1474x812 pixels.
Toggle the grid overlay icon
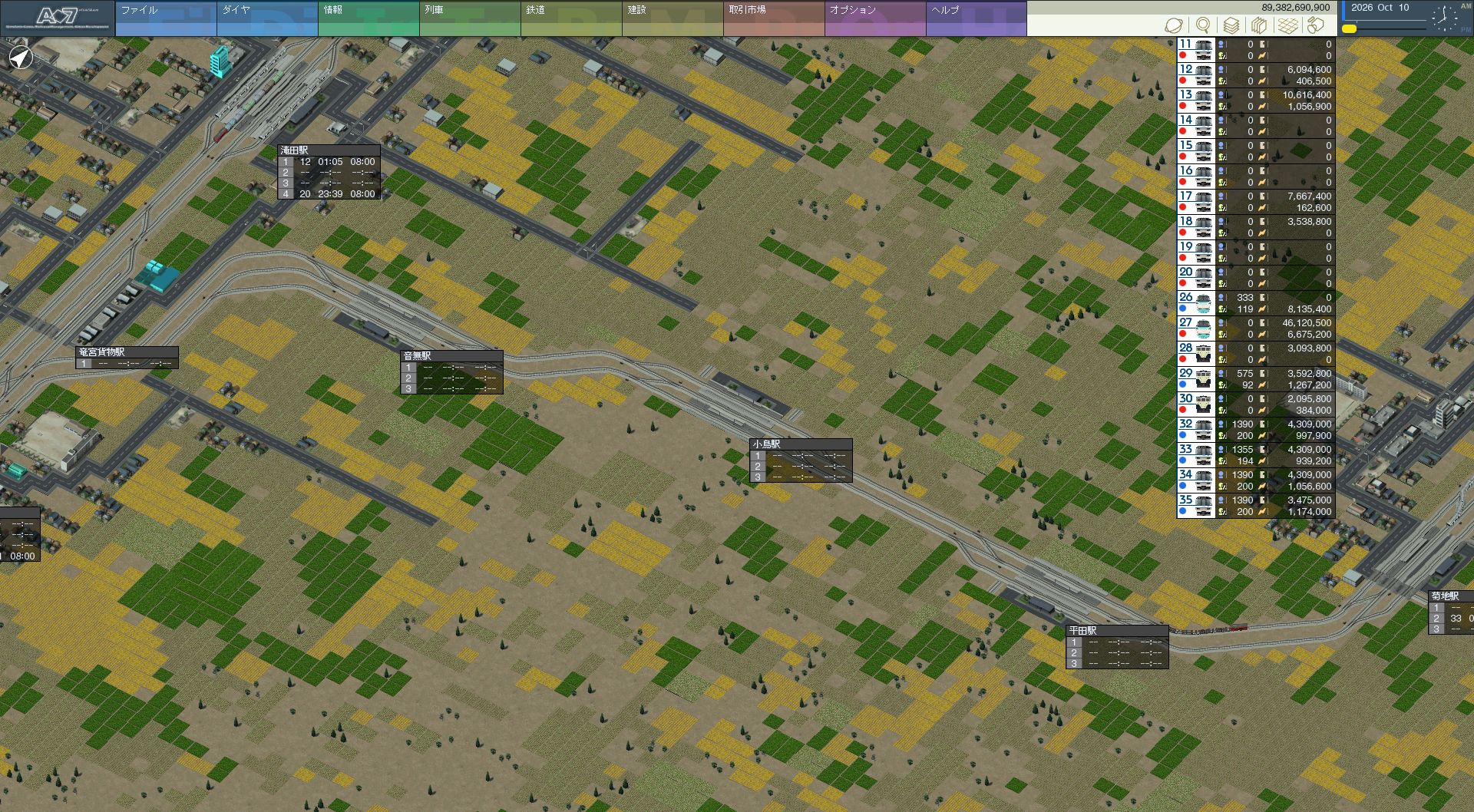1287,25
